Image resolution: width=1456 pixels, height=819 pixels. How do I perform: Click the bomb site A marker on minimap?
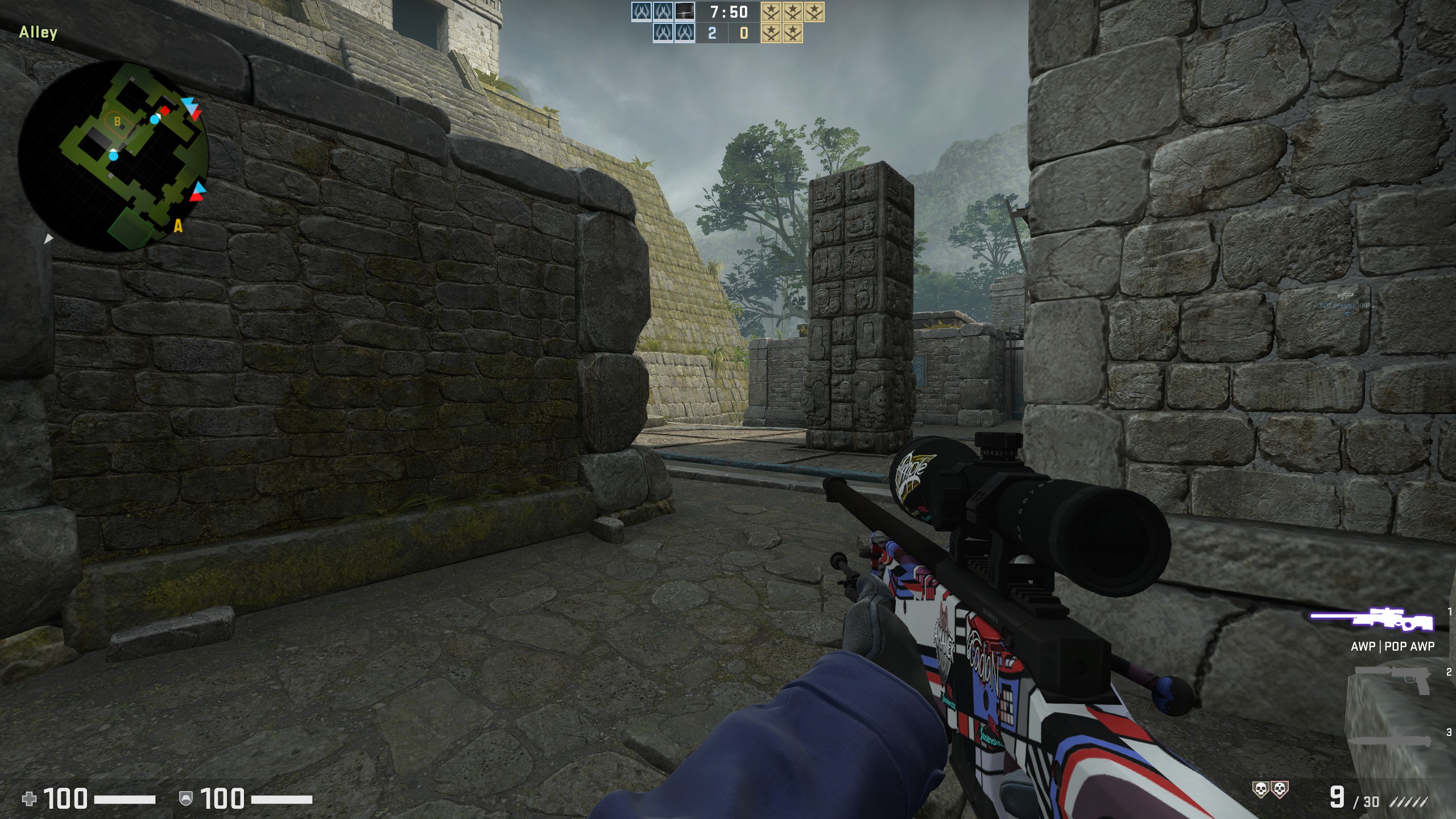179,227
